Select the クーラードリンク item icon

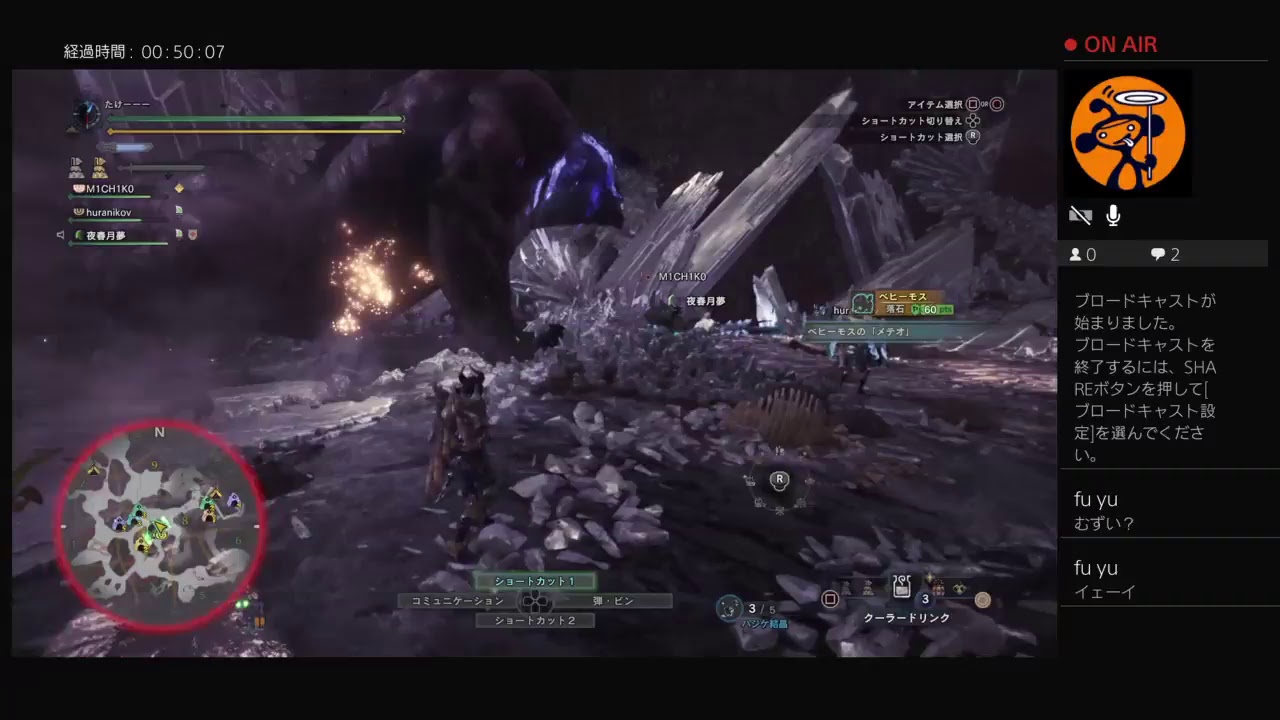(900, 585)
